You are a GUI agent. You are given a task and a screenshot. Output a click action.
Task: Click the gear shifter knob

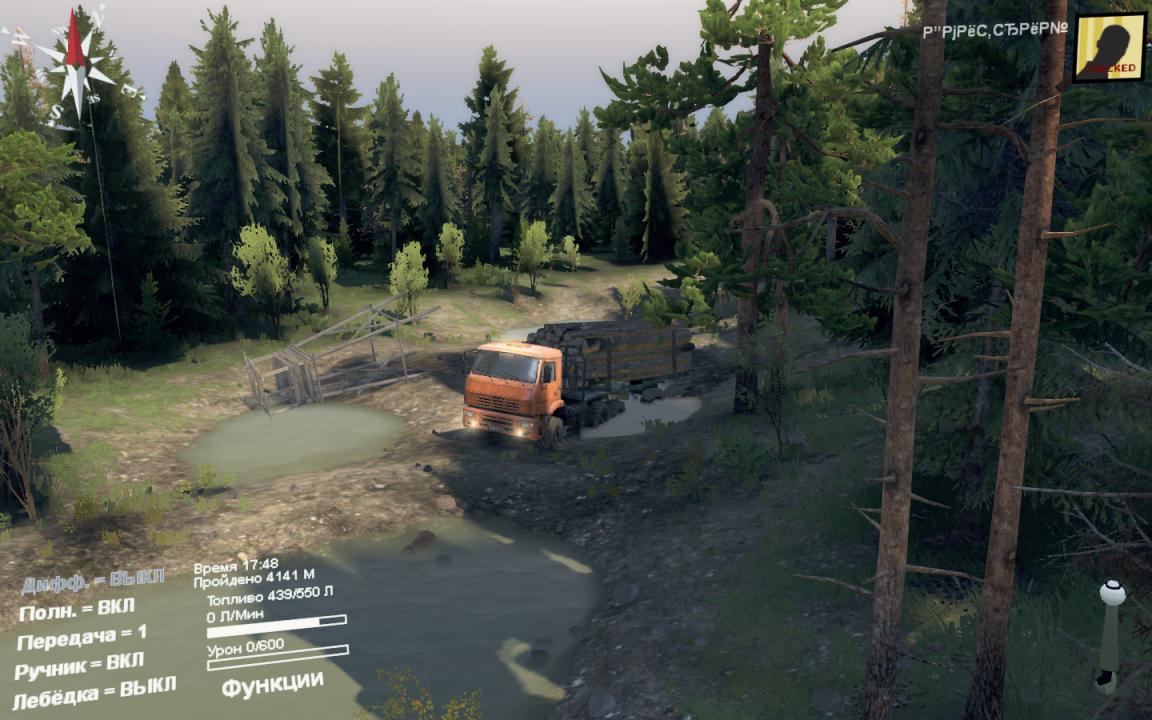pyautogui.click(x=1111, y=593)
